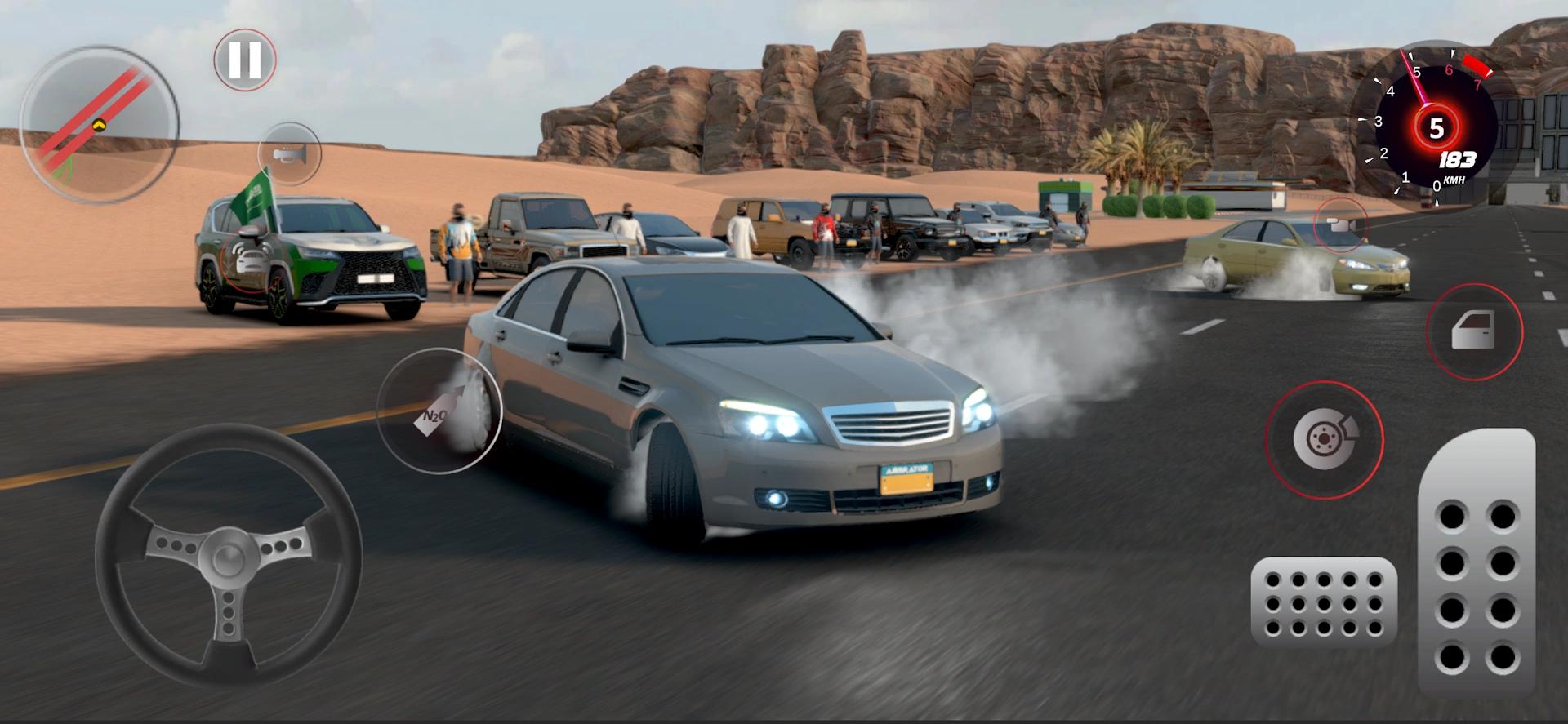Pause the game
The image size is (1568, 724).
pos(244,59)
